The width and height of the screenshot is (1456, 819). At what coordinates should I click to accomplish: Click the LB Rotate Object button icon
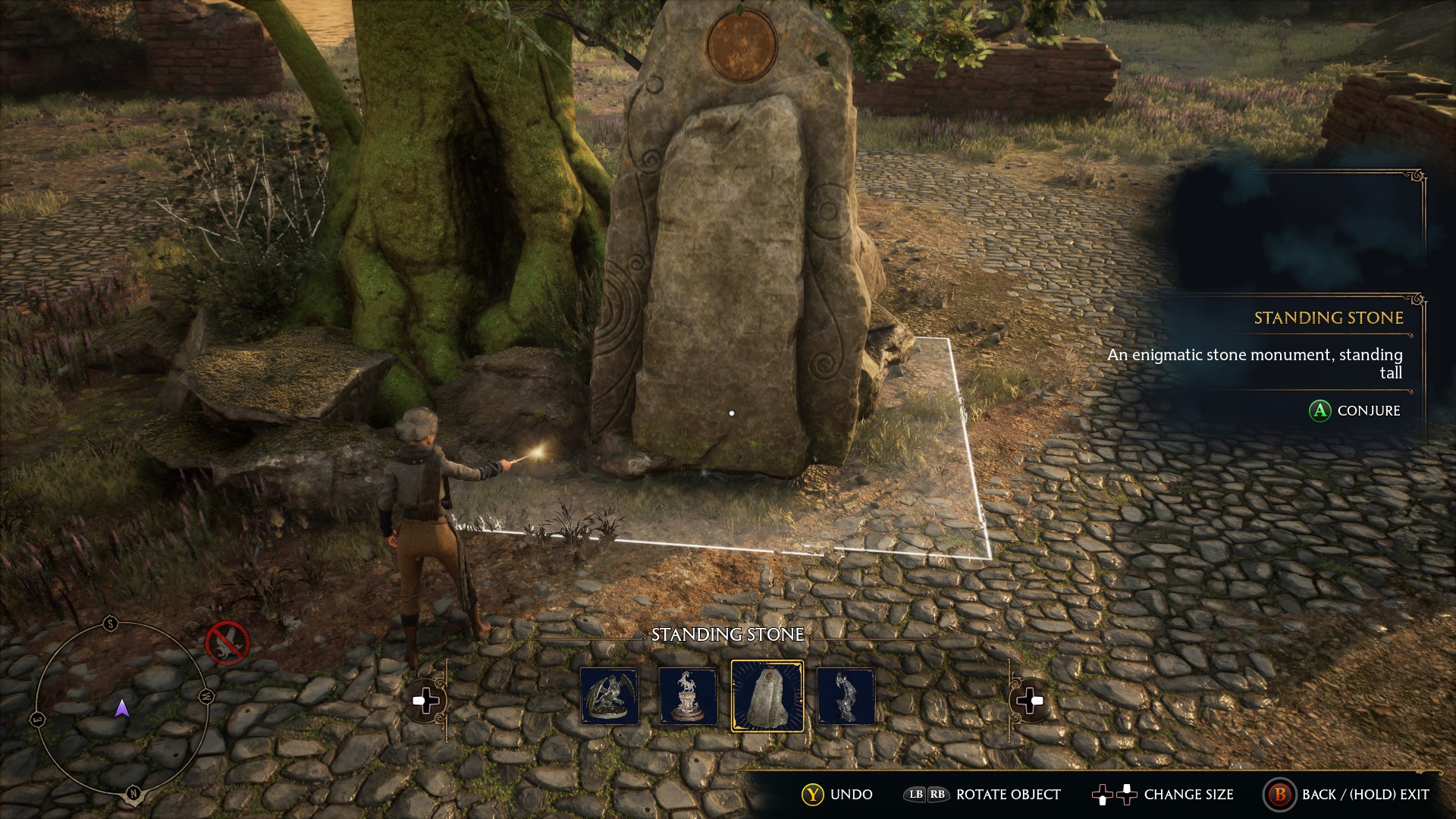coord(915,795)
